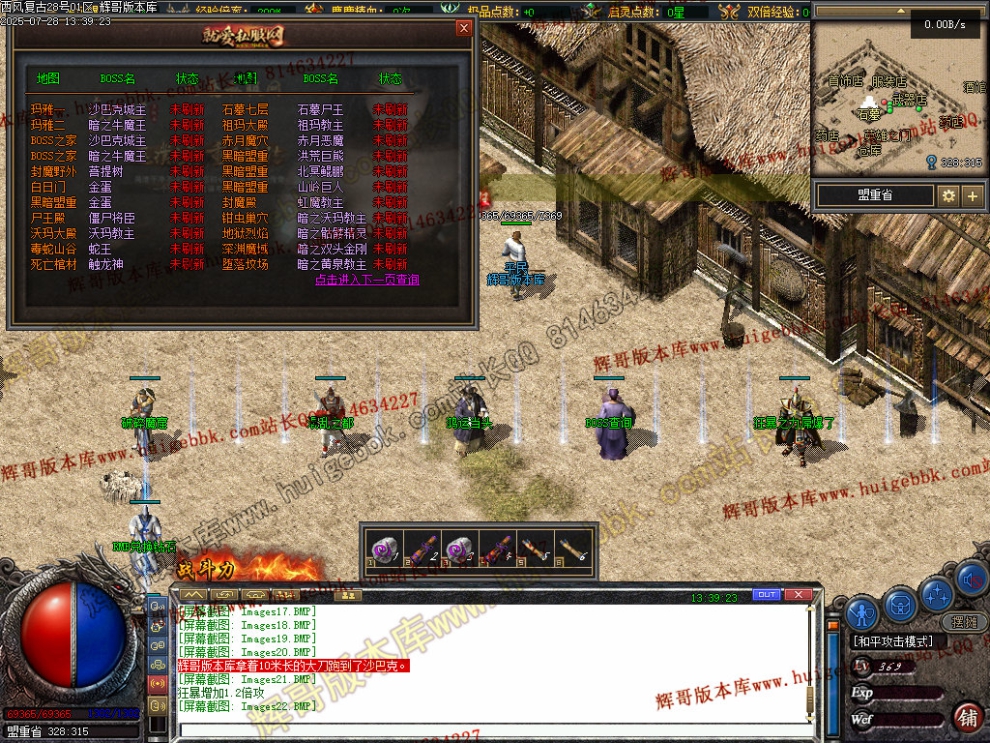Open the next page link of BOSS query
The height and width of the screenshot is (743, 990).
click(x=367, y=280)
